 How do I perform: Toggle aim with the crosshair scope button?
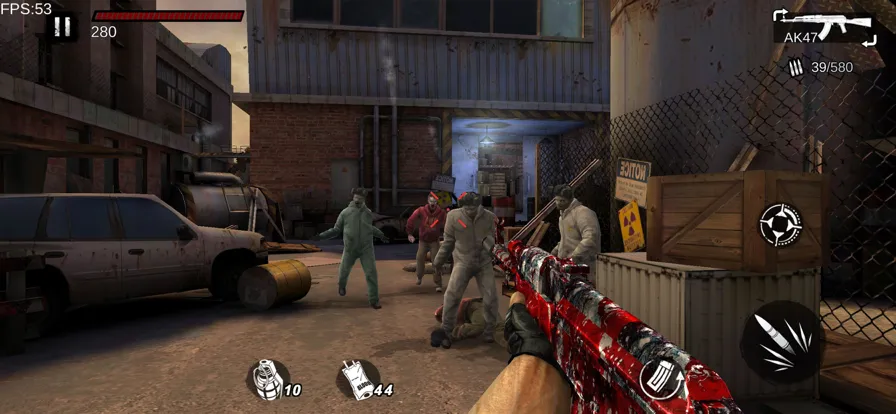(x=780, y=225)
